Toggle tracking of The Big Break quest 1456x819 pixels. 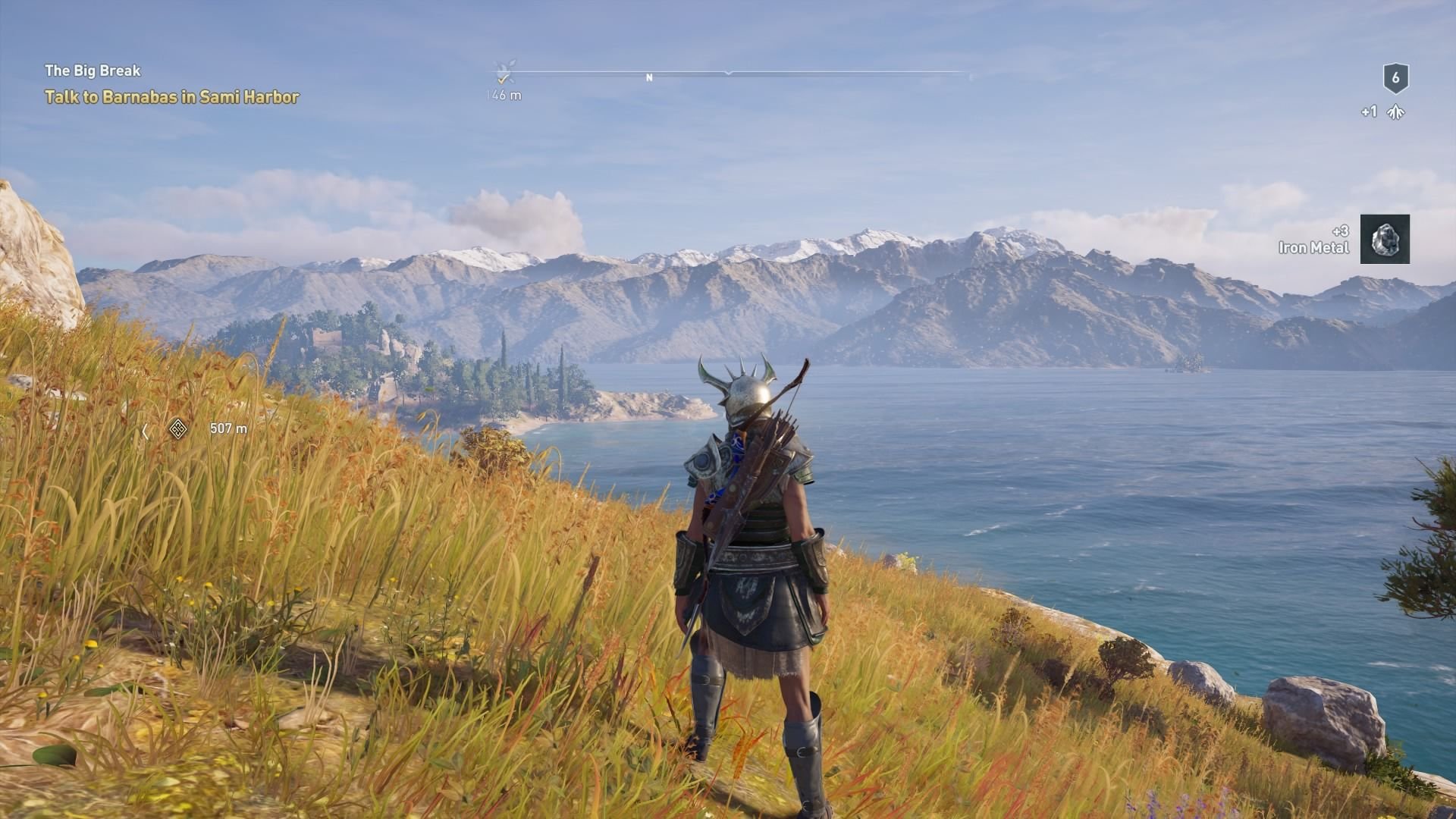point(93,71)
